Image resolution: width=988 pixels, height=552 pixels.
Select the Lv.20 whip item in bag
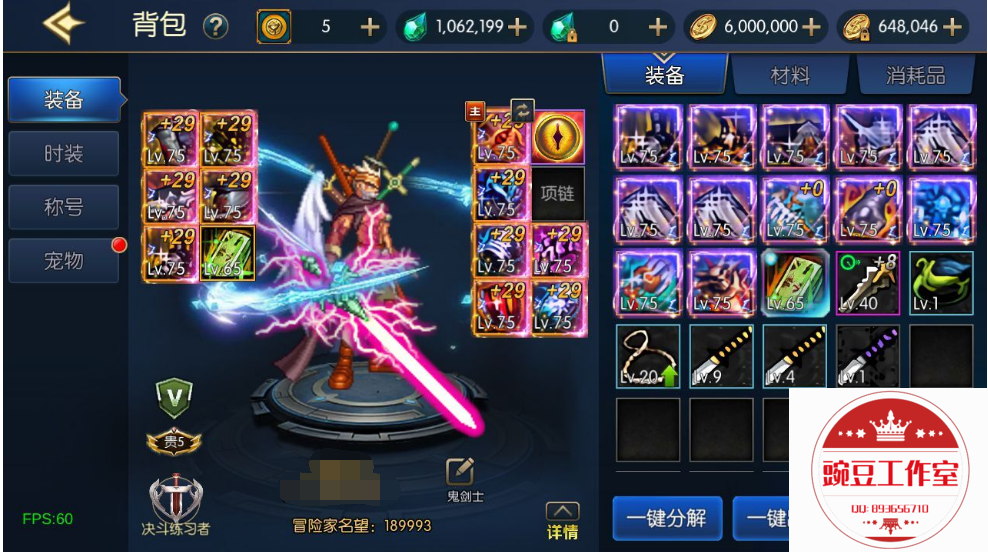[647, 355]
